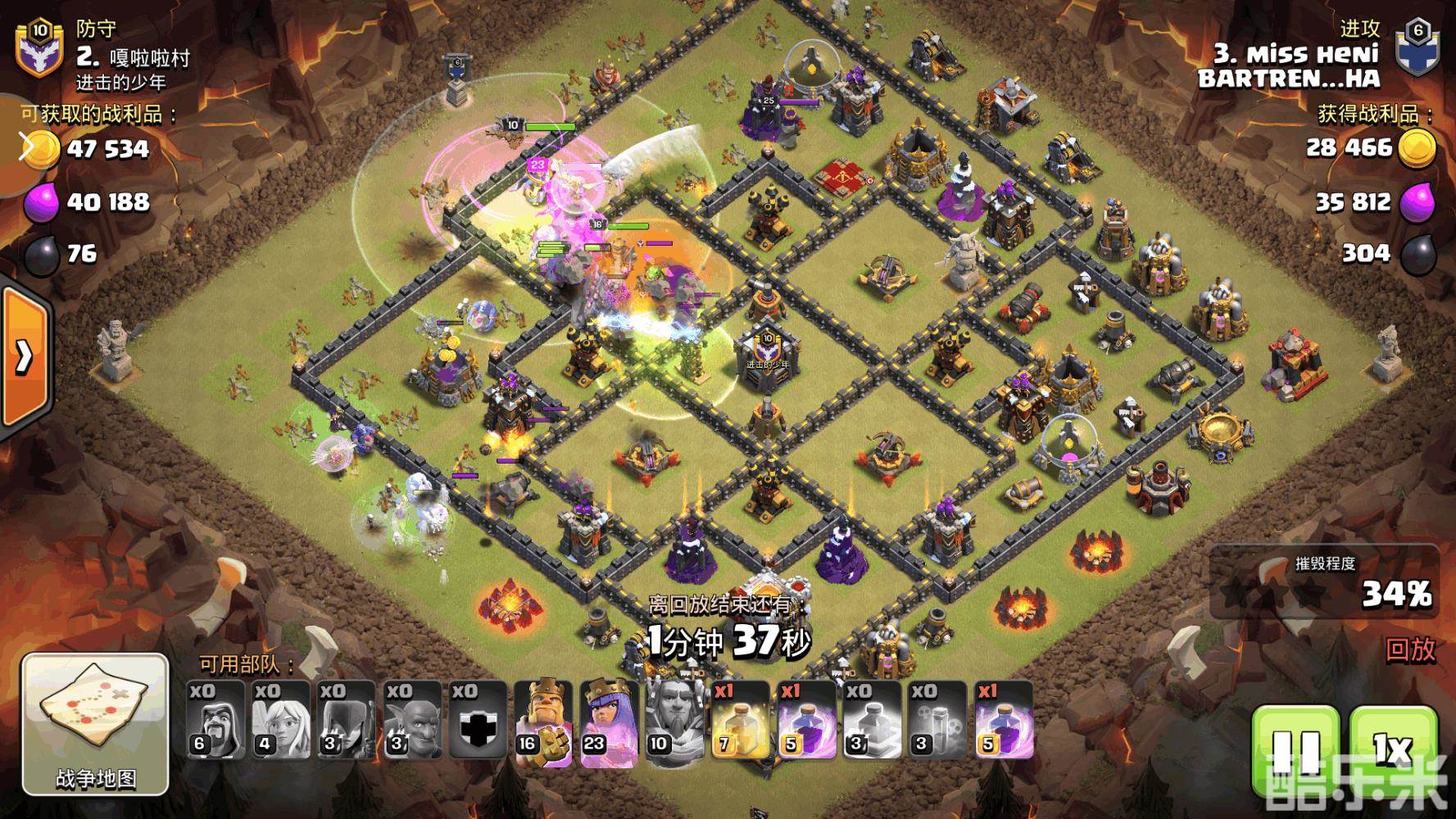Select the Archer Queen hero slot

point(609,721)
